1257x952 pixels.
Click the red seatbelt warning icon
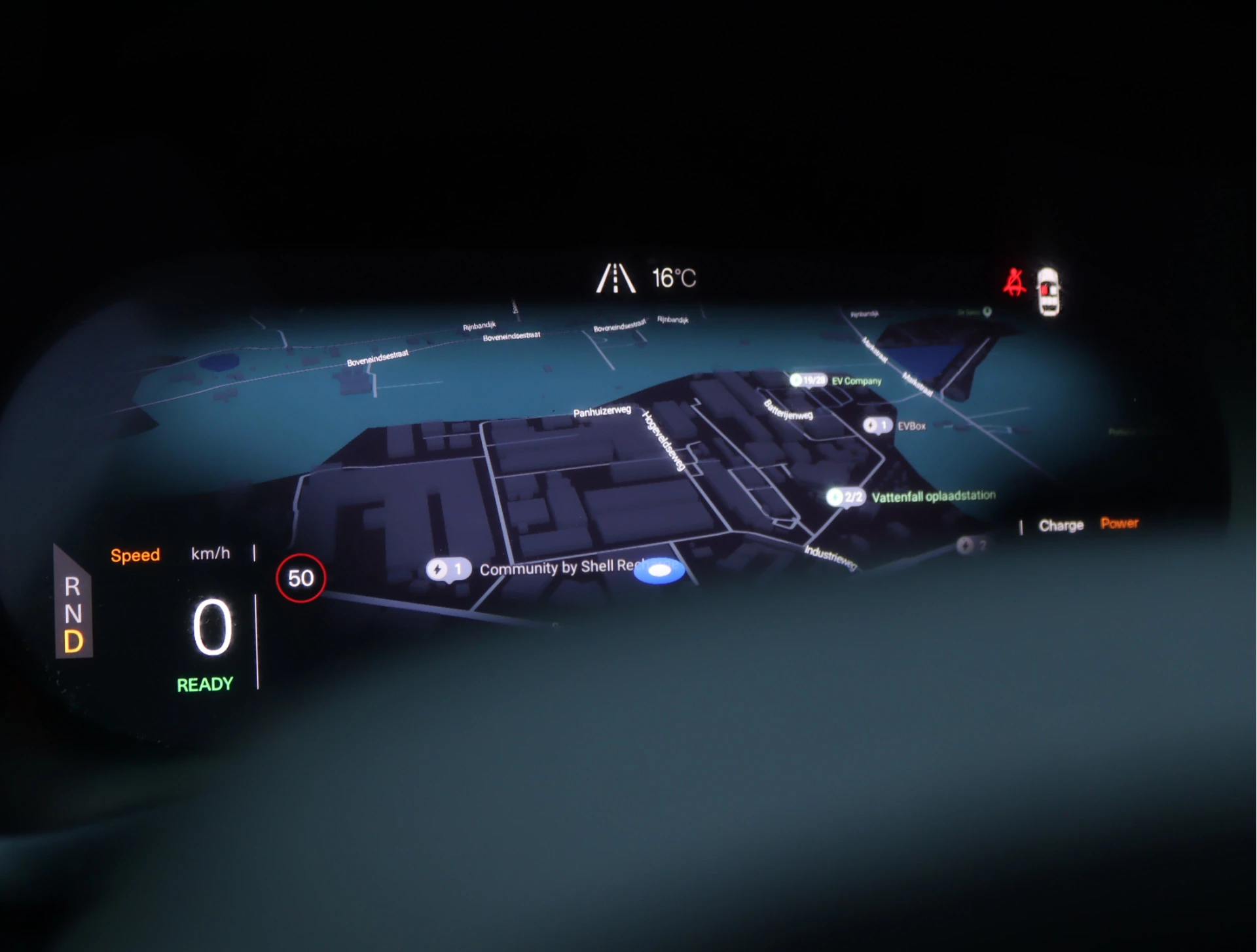[1014, 282]
